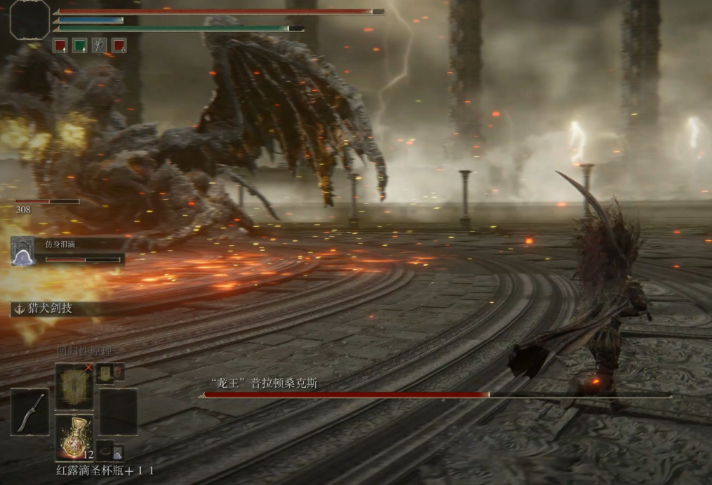Click the white cracked status effect icon
The height and width of the screenshot is (485, 712).
pyautogui.click(x=99, y=45)
